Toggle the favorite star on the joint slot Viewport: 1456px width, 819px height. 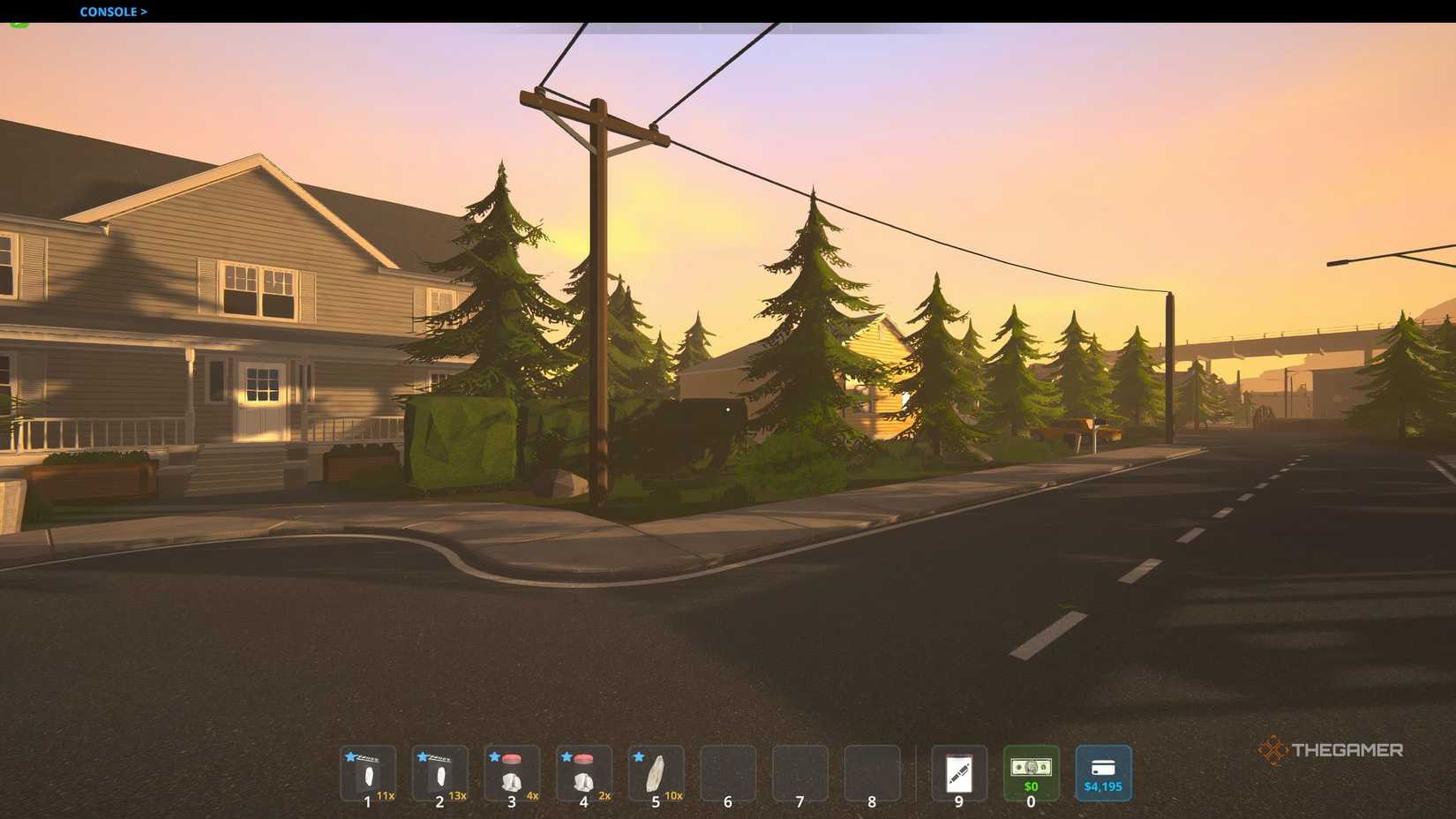click(637, 756)
